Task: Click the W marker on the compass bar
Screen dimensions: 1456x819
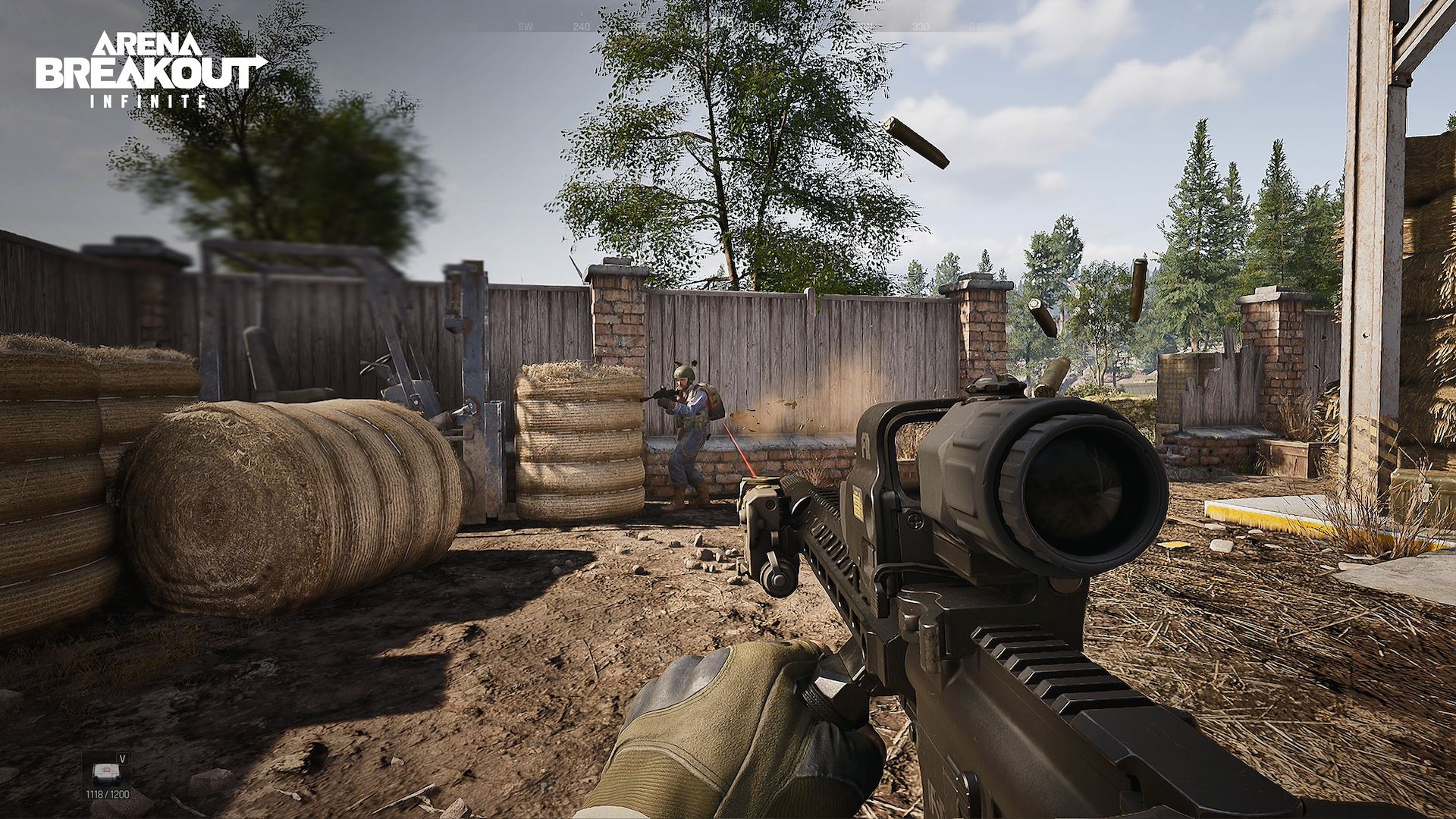Action: [695, 27]
